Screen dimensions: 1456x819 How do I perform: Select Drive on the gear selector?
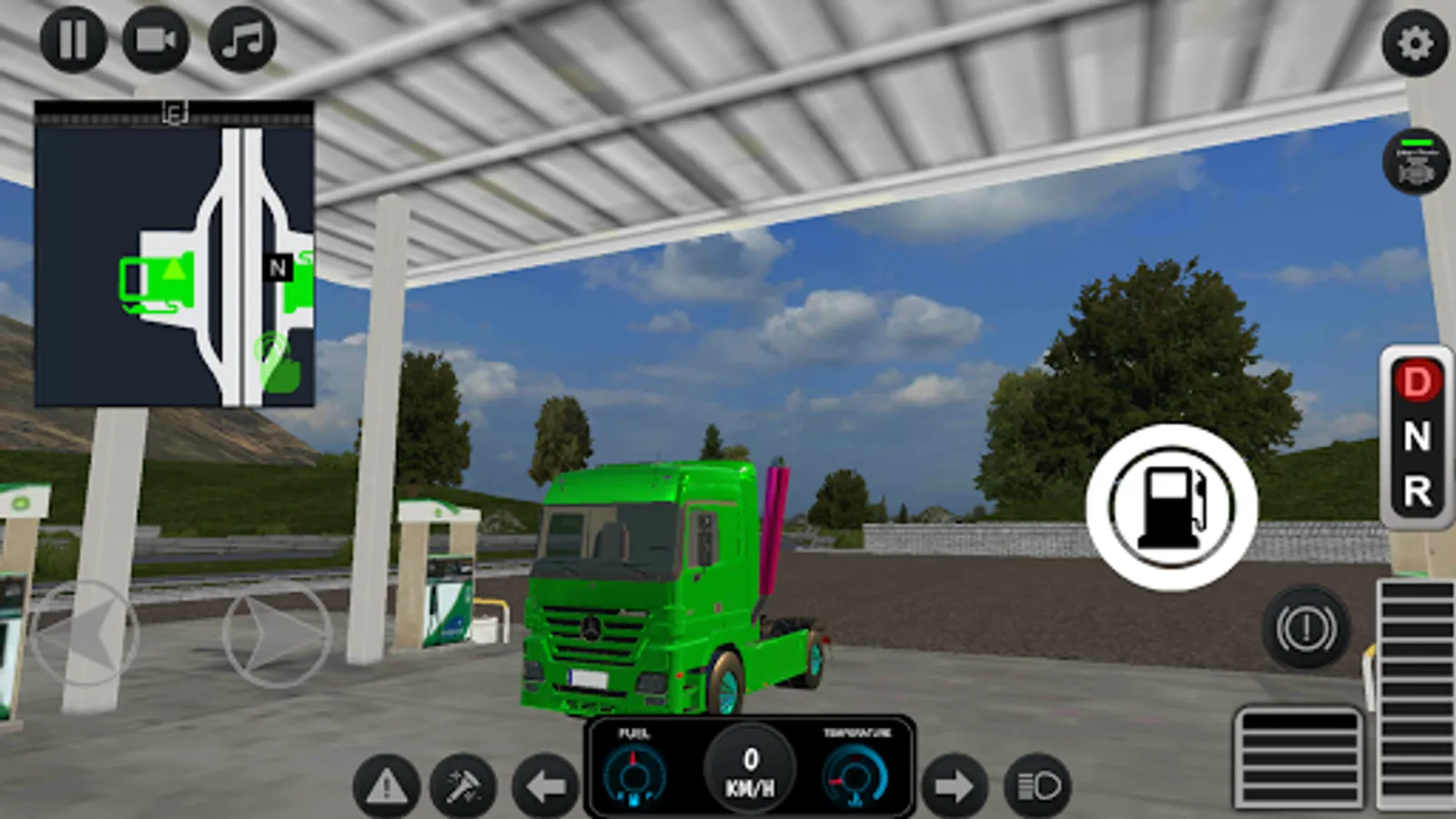click(x=1416, y=379)
